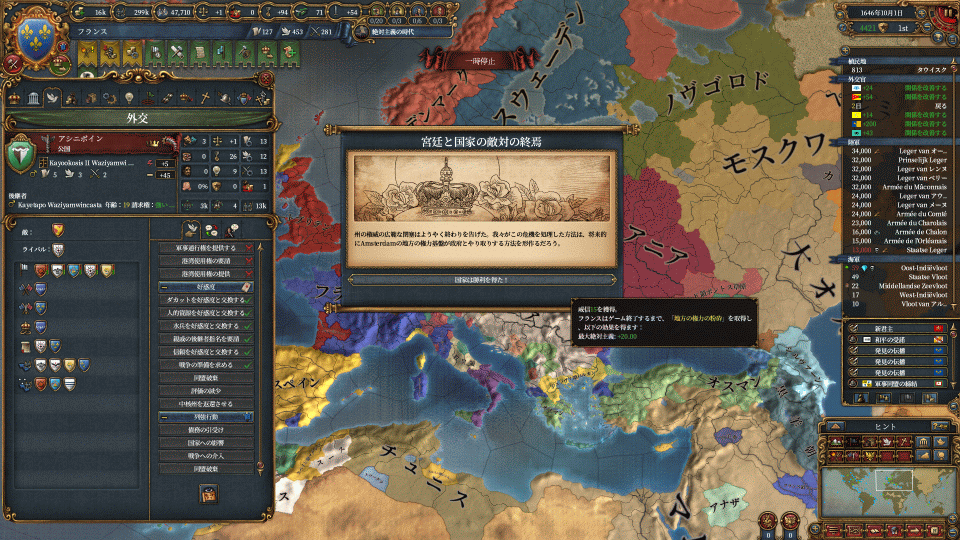Open the 軍事同盟の締結 message entry

pos(893,382)
